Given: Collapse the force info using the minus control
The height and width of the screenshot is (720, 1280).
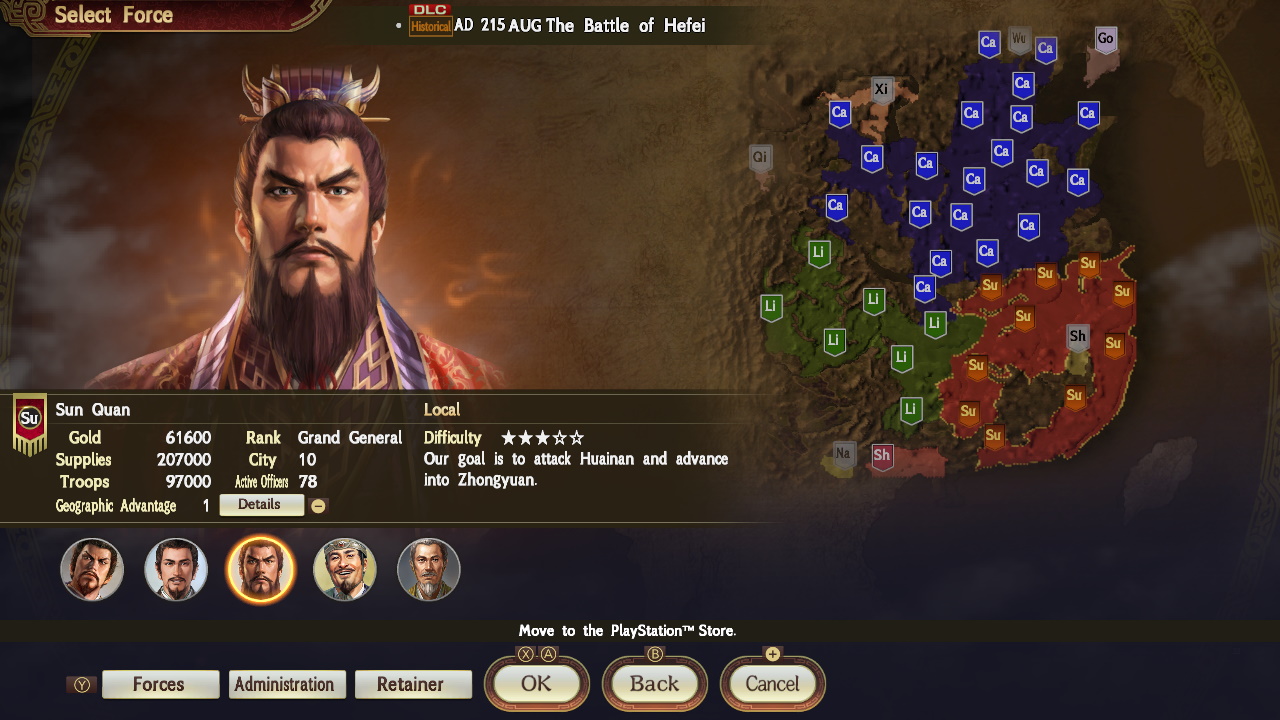Looking at the screenshot, I should coord(319,505).
